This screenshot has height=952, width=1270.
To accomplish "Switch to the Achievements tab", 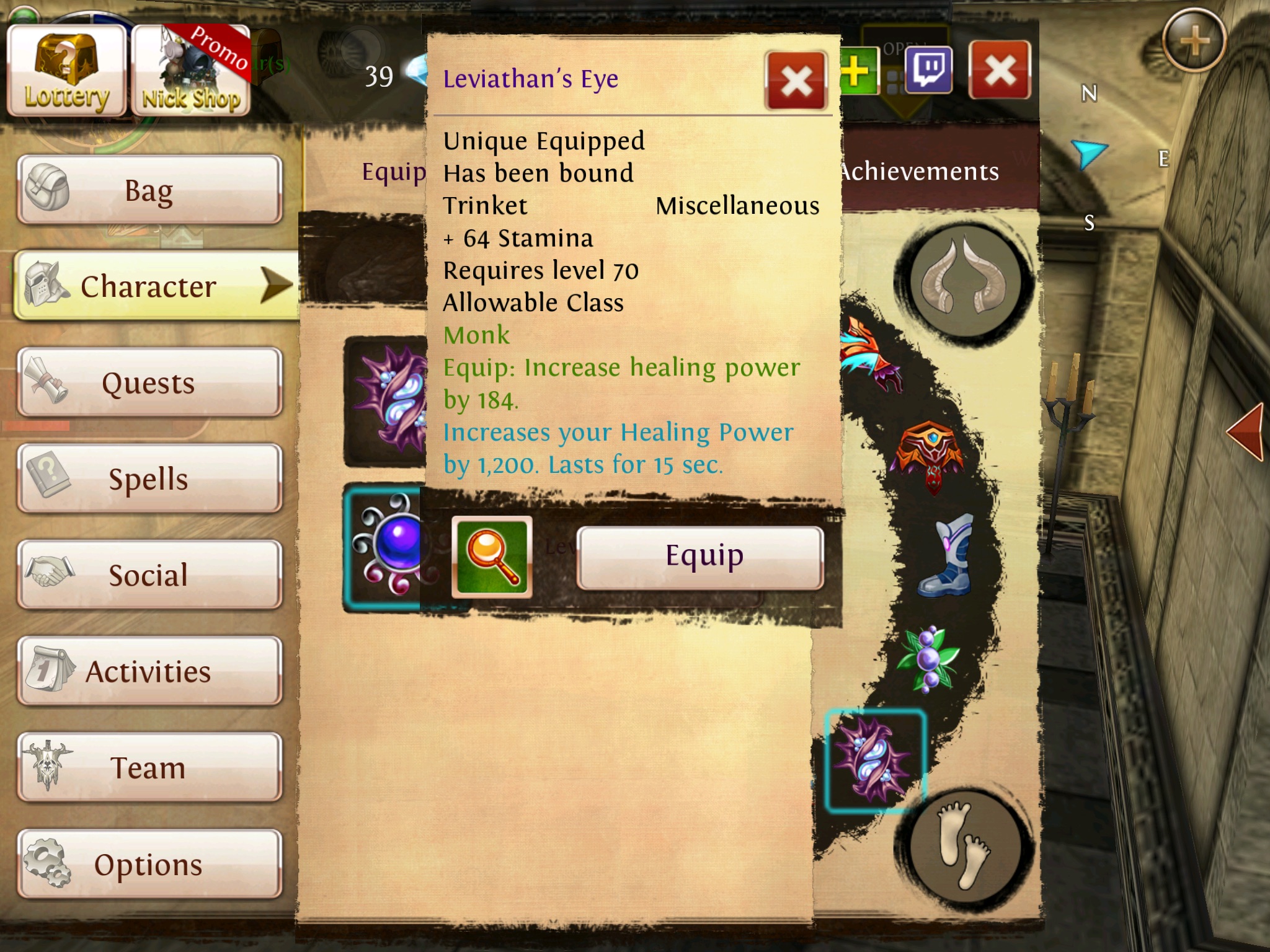I will 921,172.
